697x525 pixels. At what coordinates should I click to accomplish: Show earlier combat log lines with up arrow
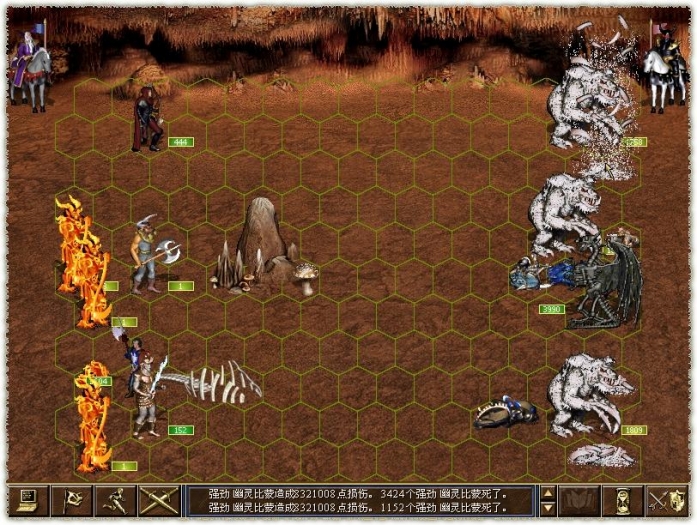tap(548, 492)
